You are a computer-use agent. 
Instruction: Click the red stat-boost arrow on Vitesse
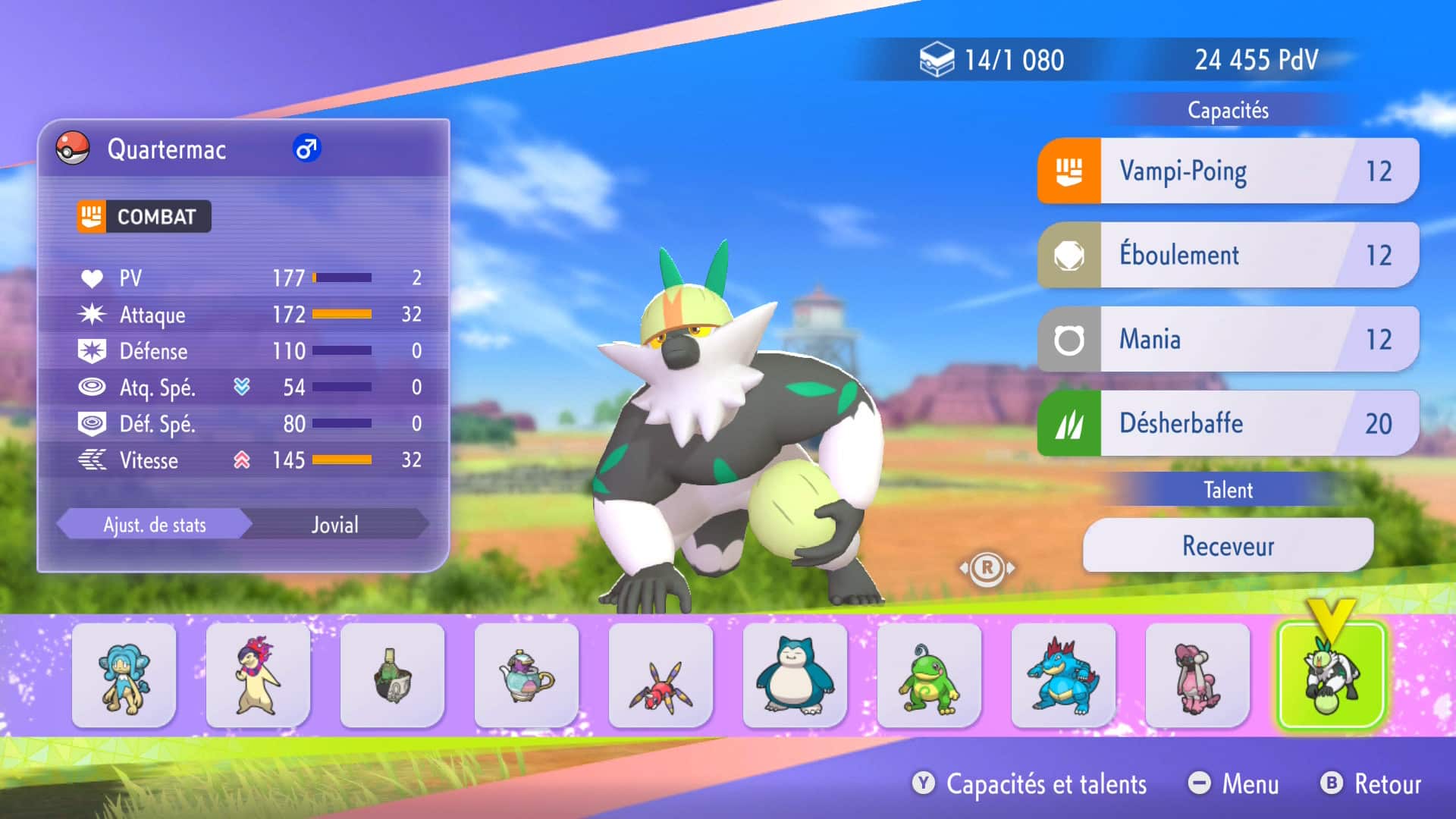[242, 460]
